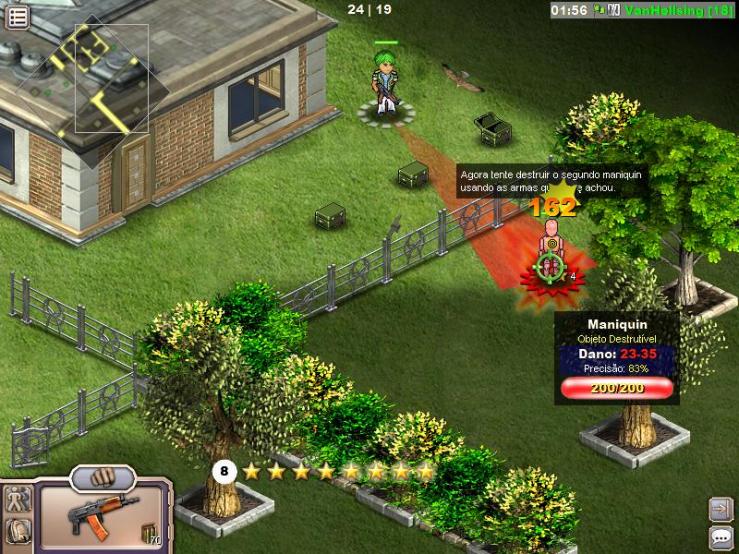Open the list menu button
This screenshot has height=554, width=739.
17,14
